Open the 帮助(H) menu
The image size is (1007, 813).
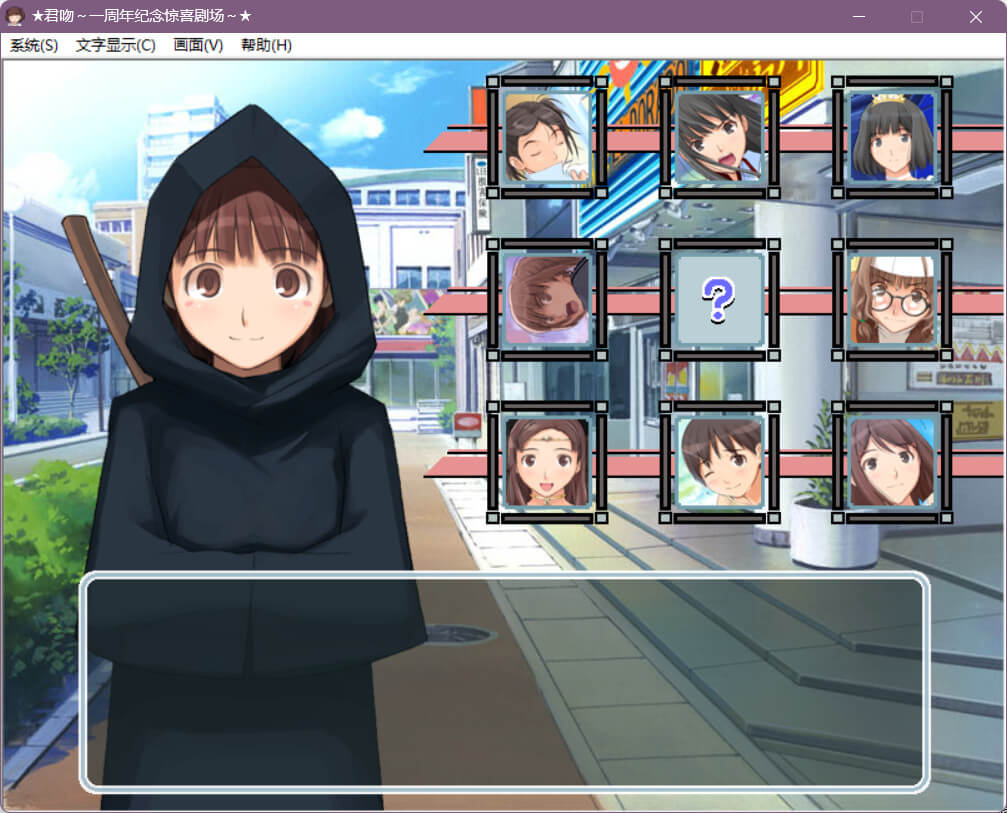pos(266,46)
